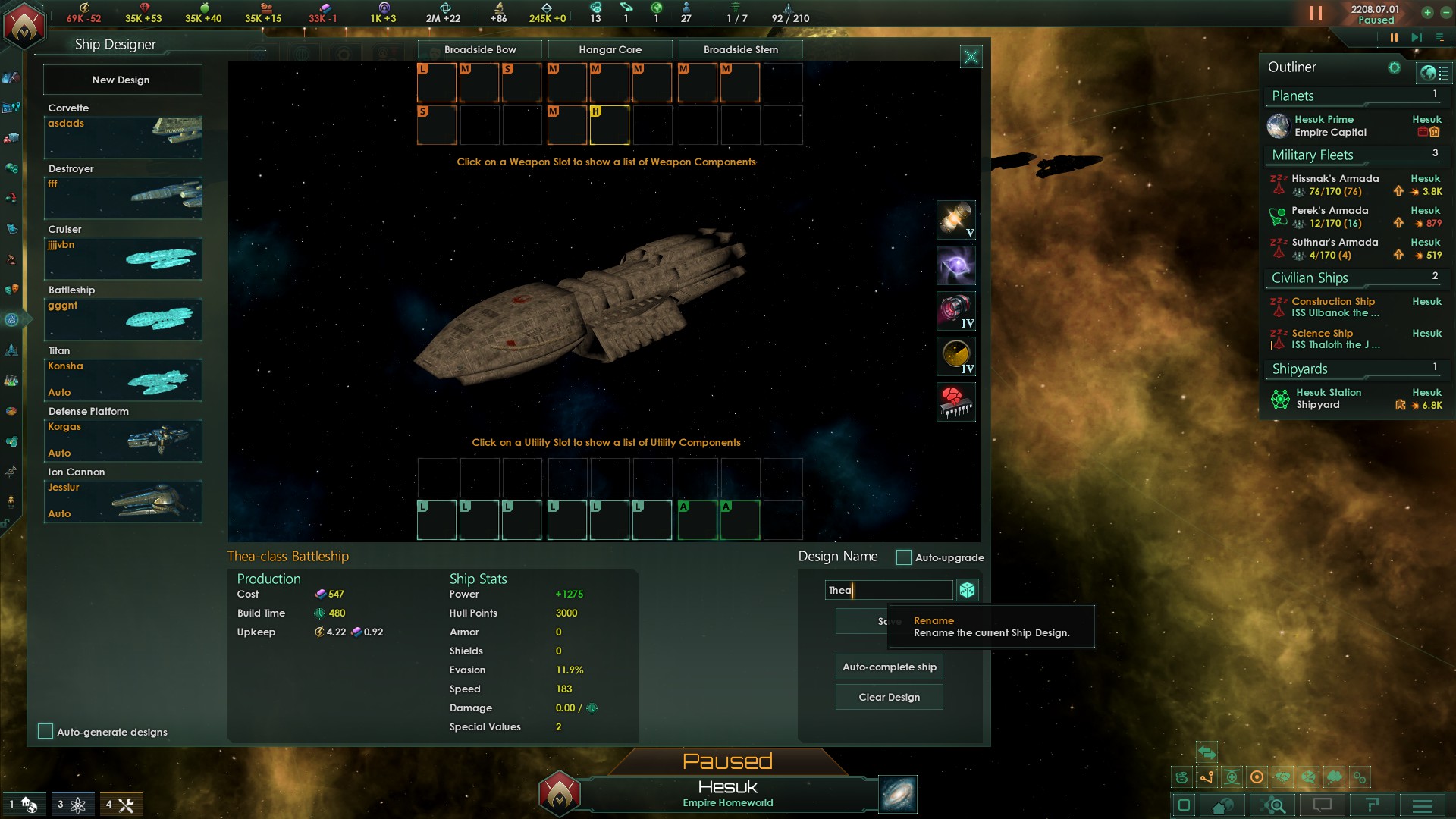The height and width of the screenshot is (819, 1456).
Task: Select the asdads Corvette design
Action: coord(123,136)
